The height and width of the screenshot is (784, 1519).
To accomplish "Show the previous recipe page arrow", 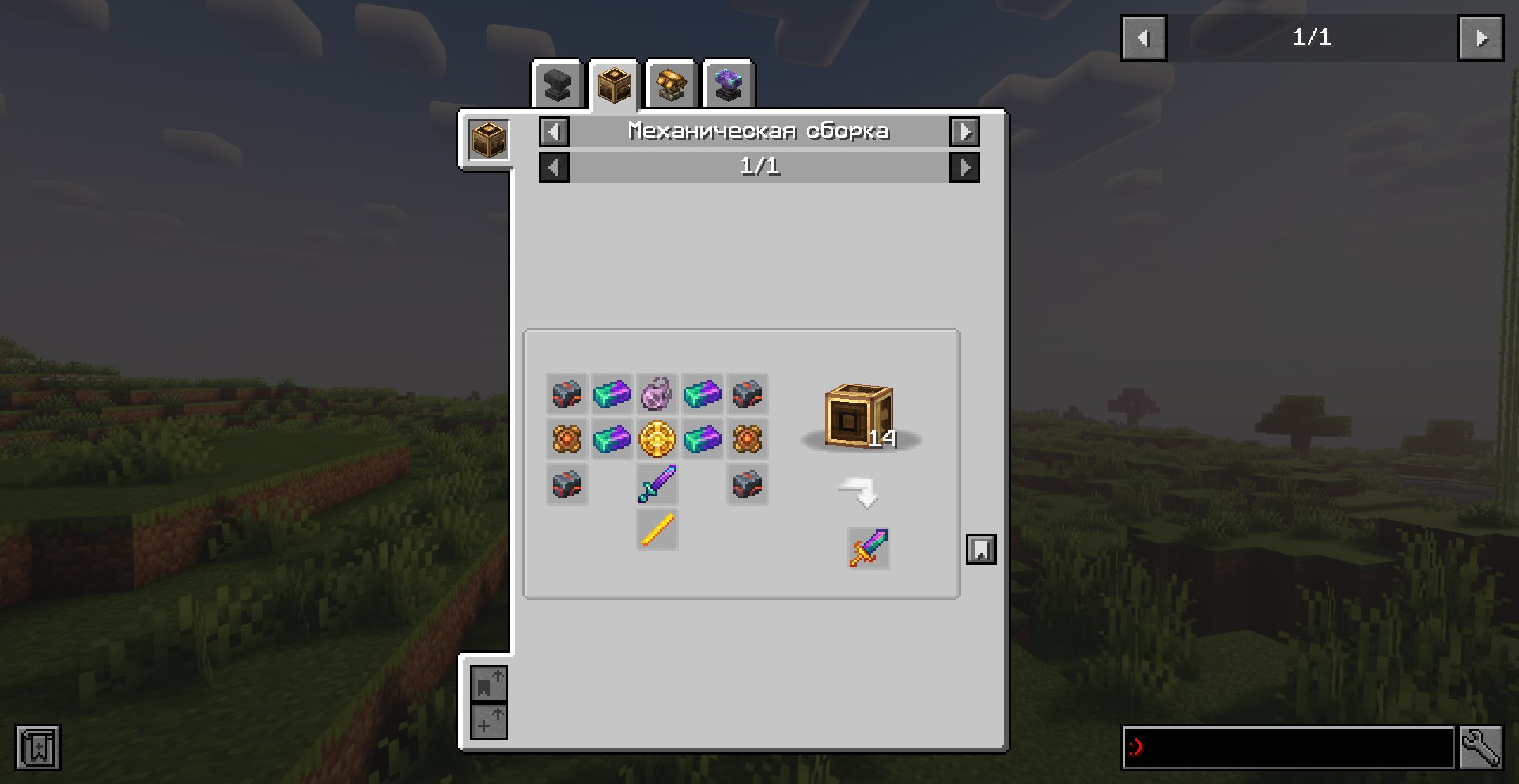I will pos(554,167).
